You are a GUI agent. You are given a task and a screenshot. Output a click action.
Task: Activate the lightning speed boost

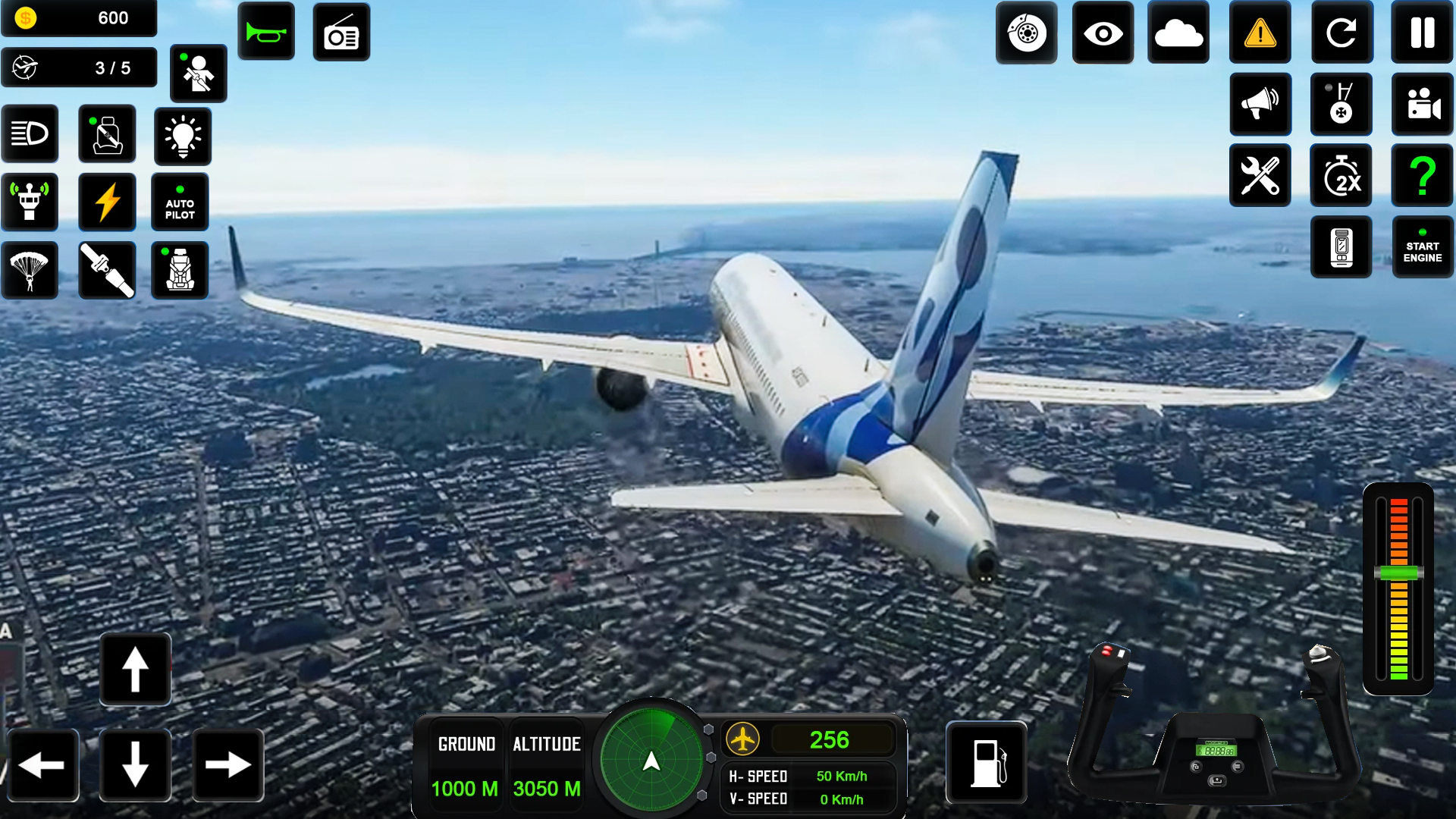click(x=106, y=202)
